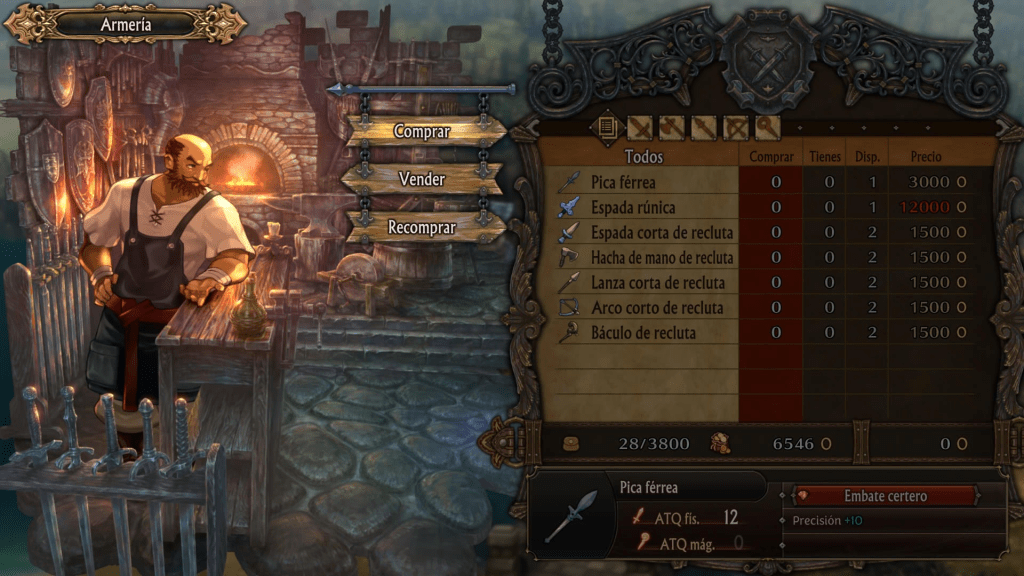Select the Comprar menu option
Viewport: 1024px width, 576px height.
(x=422, y=131)
